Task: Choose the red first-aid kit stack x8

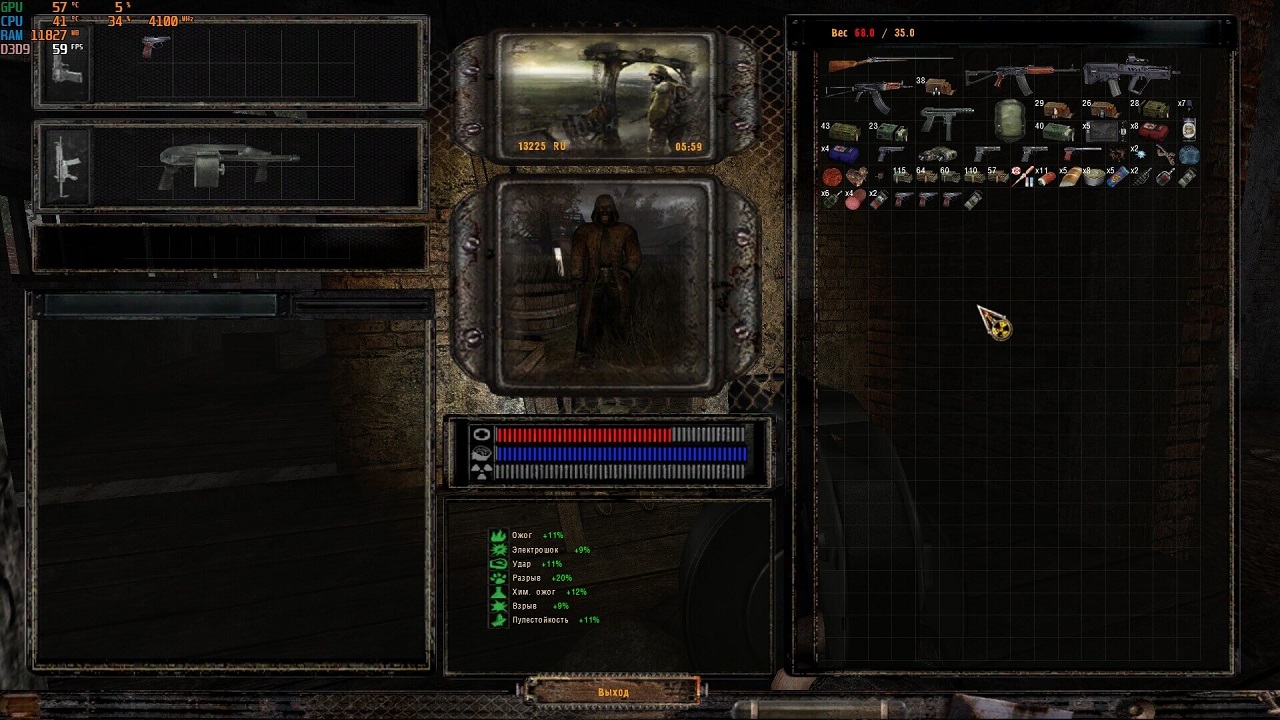Action: point(1152,130)
